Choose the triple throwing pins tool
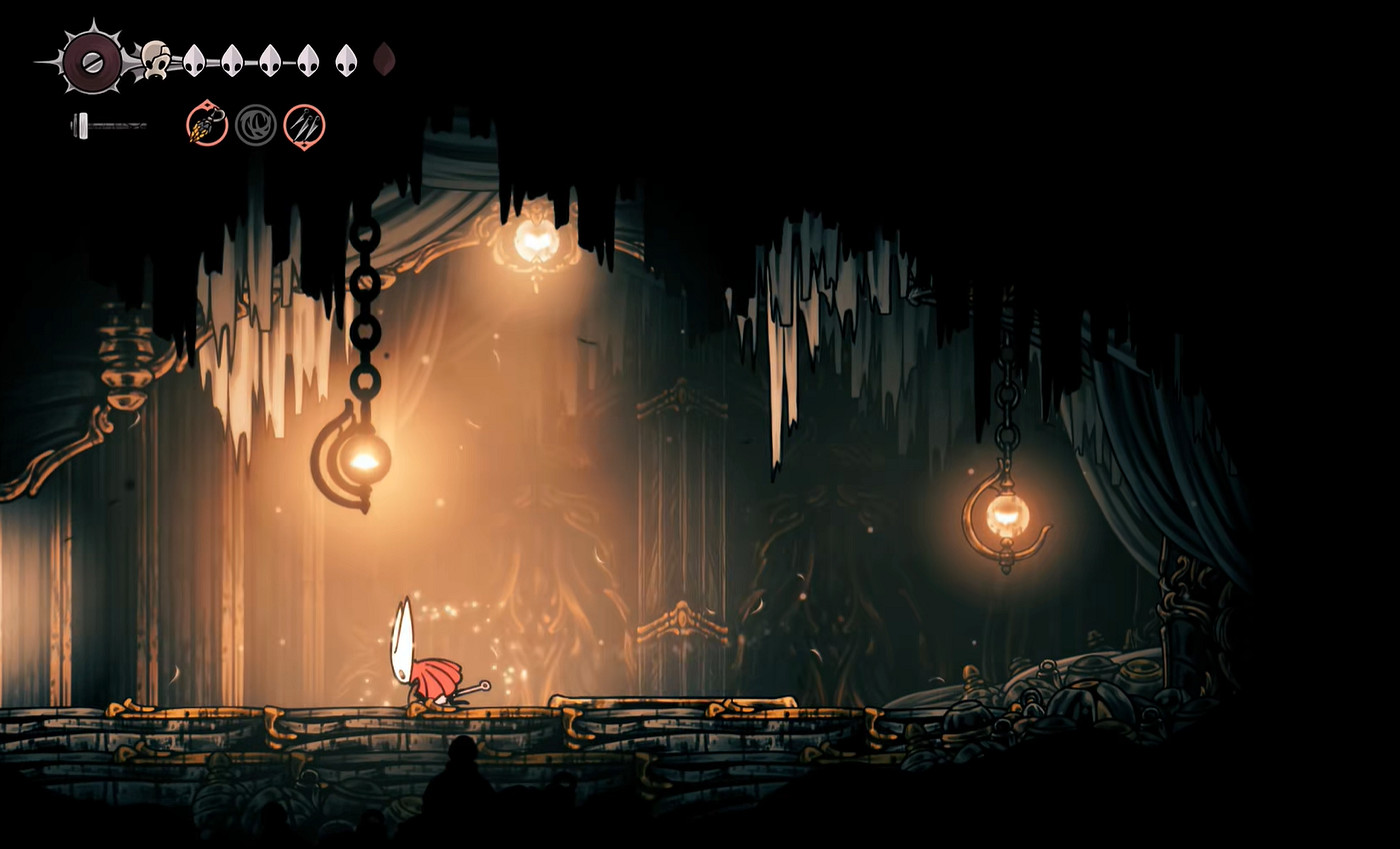 pyautogui.click(x=304, y=126)
